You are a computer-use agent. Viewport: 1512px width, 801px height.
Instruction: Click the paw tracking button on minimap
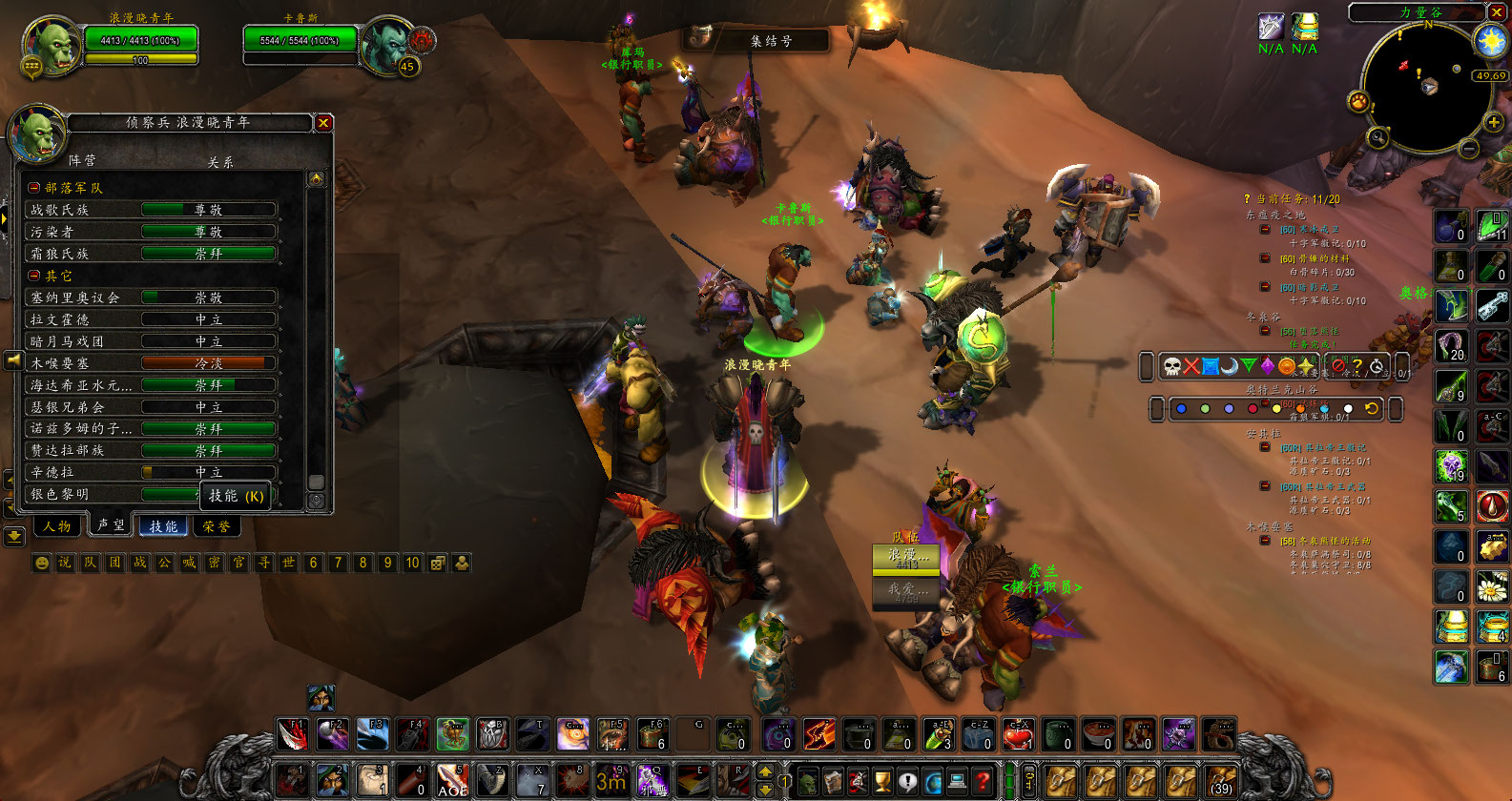(1357, 101)
